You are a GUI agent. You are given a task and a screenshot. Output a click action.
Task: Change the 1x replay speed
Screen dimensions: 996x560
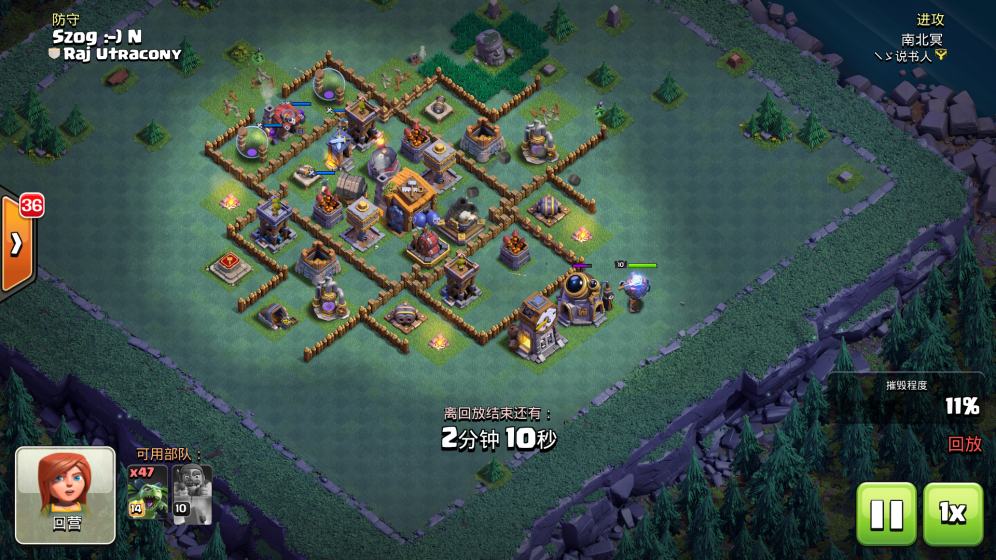[x=952, y=513]
